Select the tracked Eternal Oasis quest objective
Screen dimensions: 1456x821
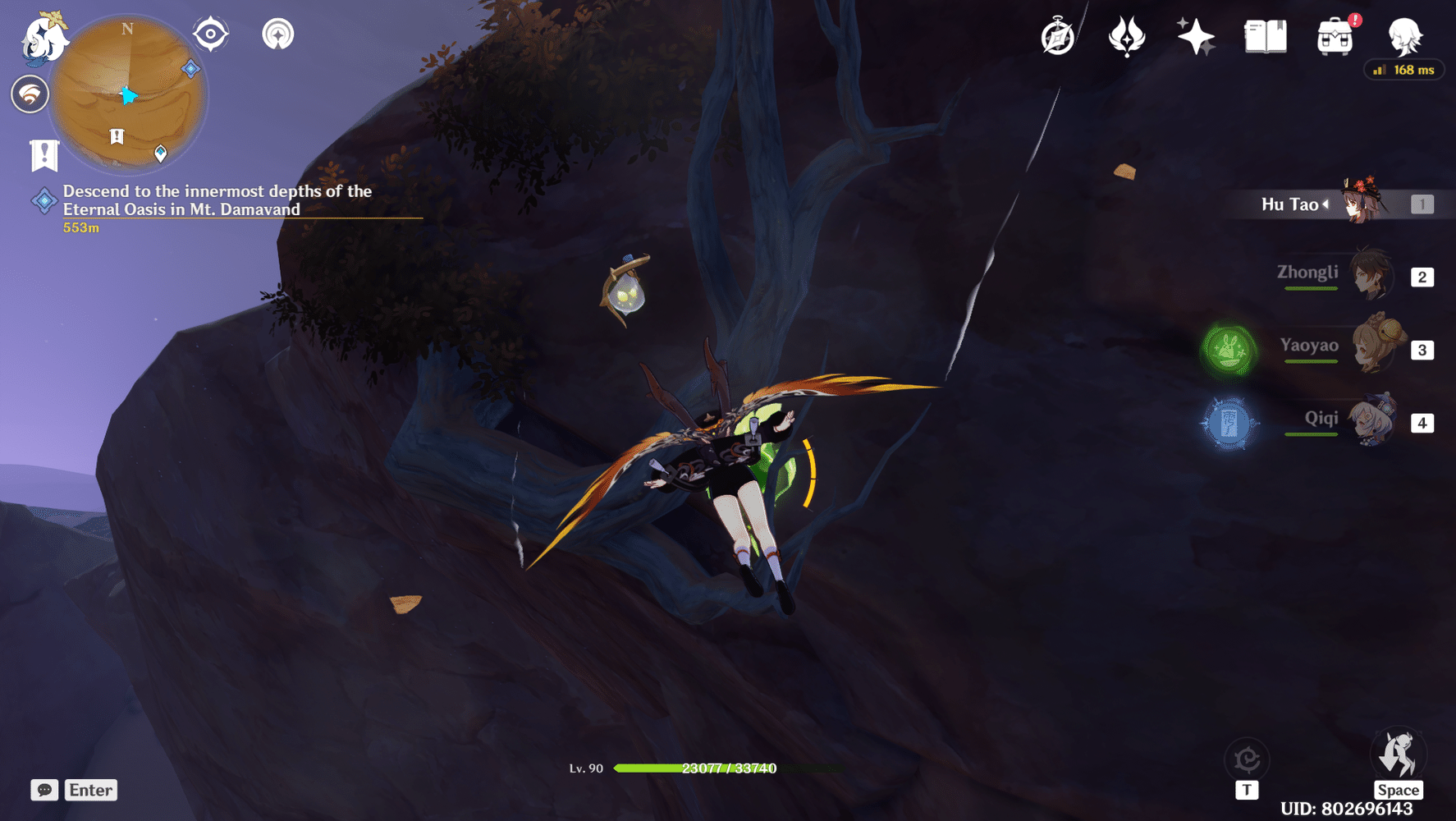pyautogui.click(x=217, y=200)
